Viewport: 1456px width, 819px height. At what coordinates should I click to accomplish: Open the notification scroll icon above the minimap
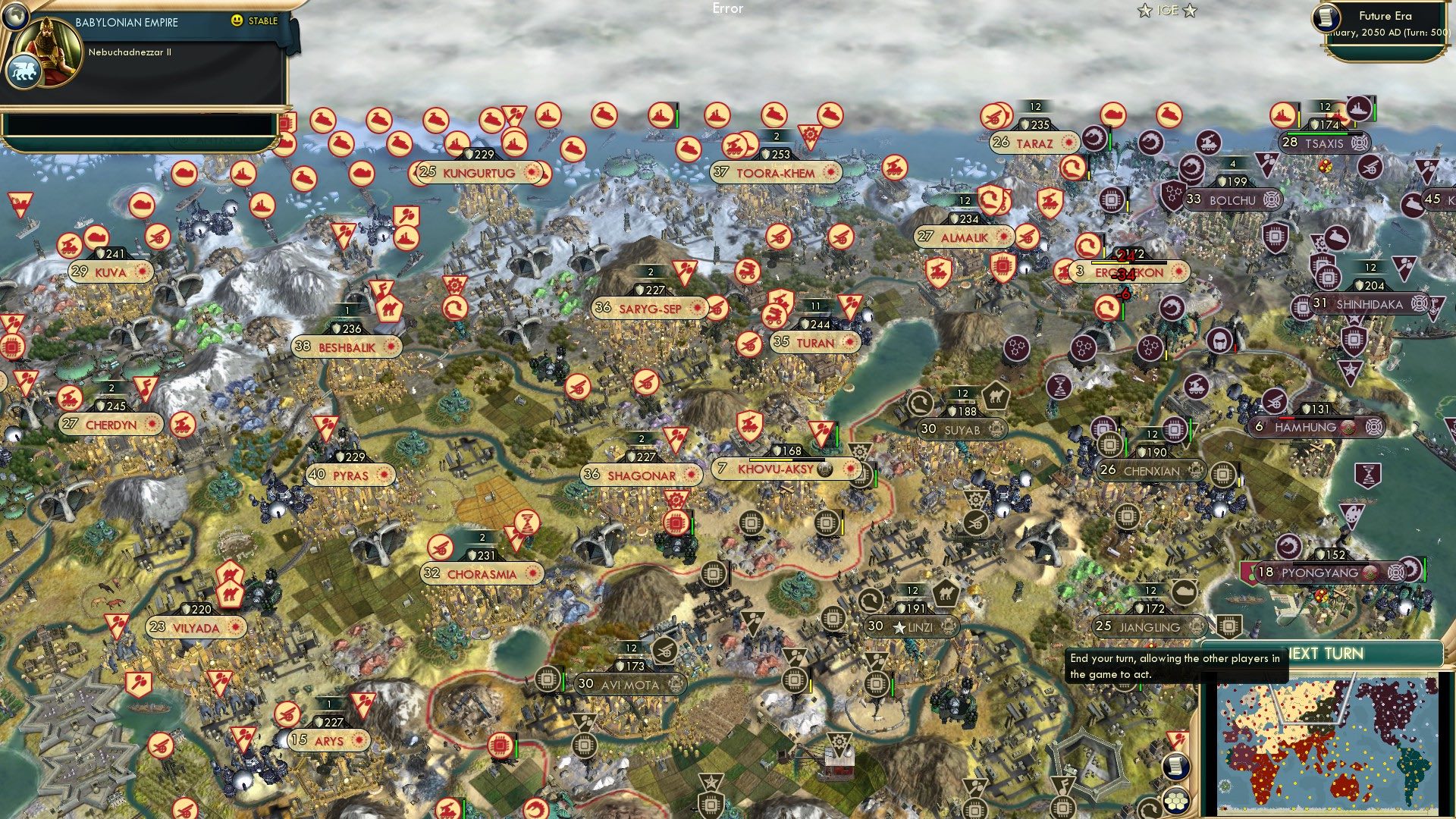point(1176,766)
